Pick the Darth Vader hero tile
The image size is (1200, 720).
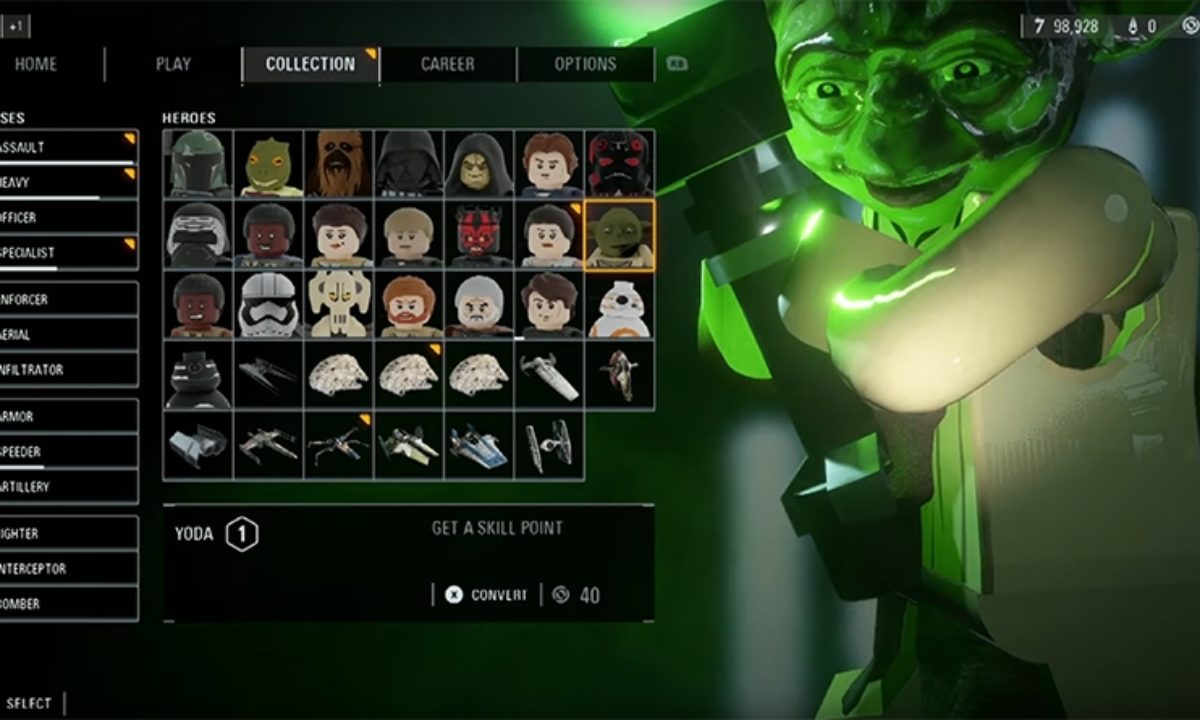click(x=409, y=164)
